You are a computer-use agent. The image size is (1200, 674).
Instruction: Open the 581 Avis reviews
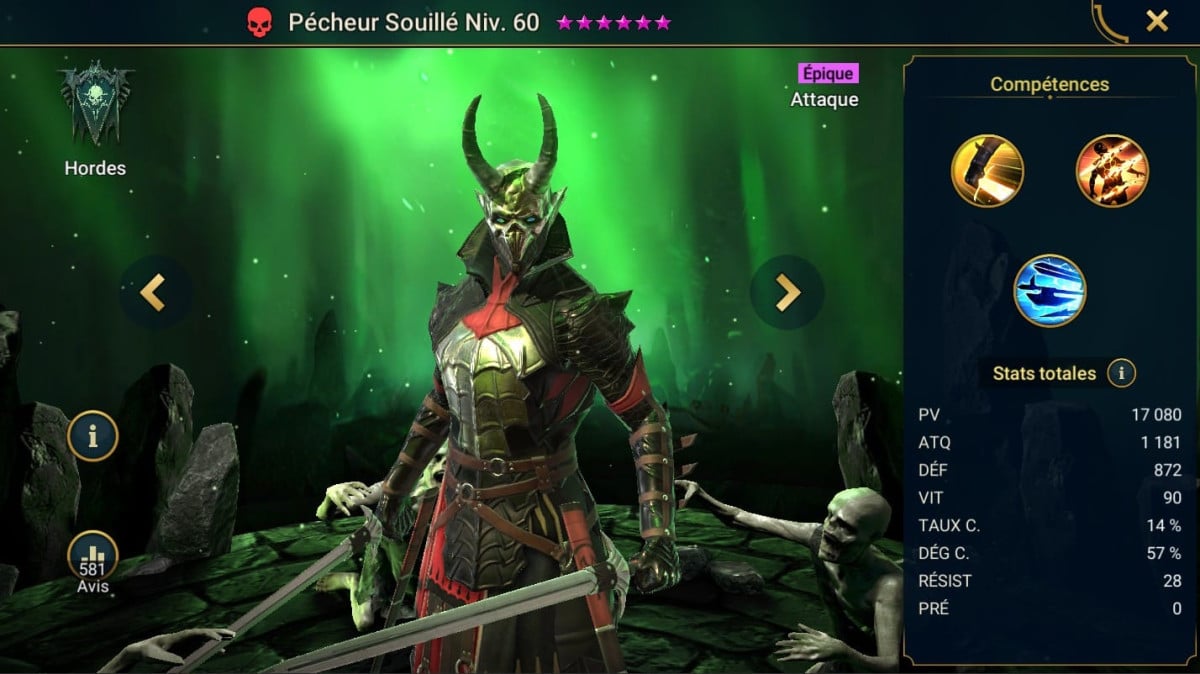[93, 562]
